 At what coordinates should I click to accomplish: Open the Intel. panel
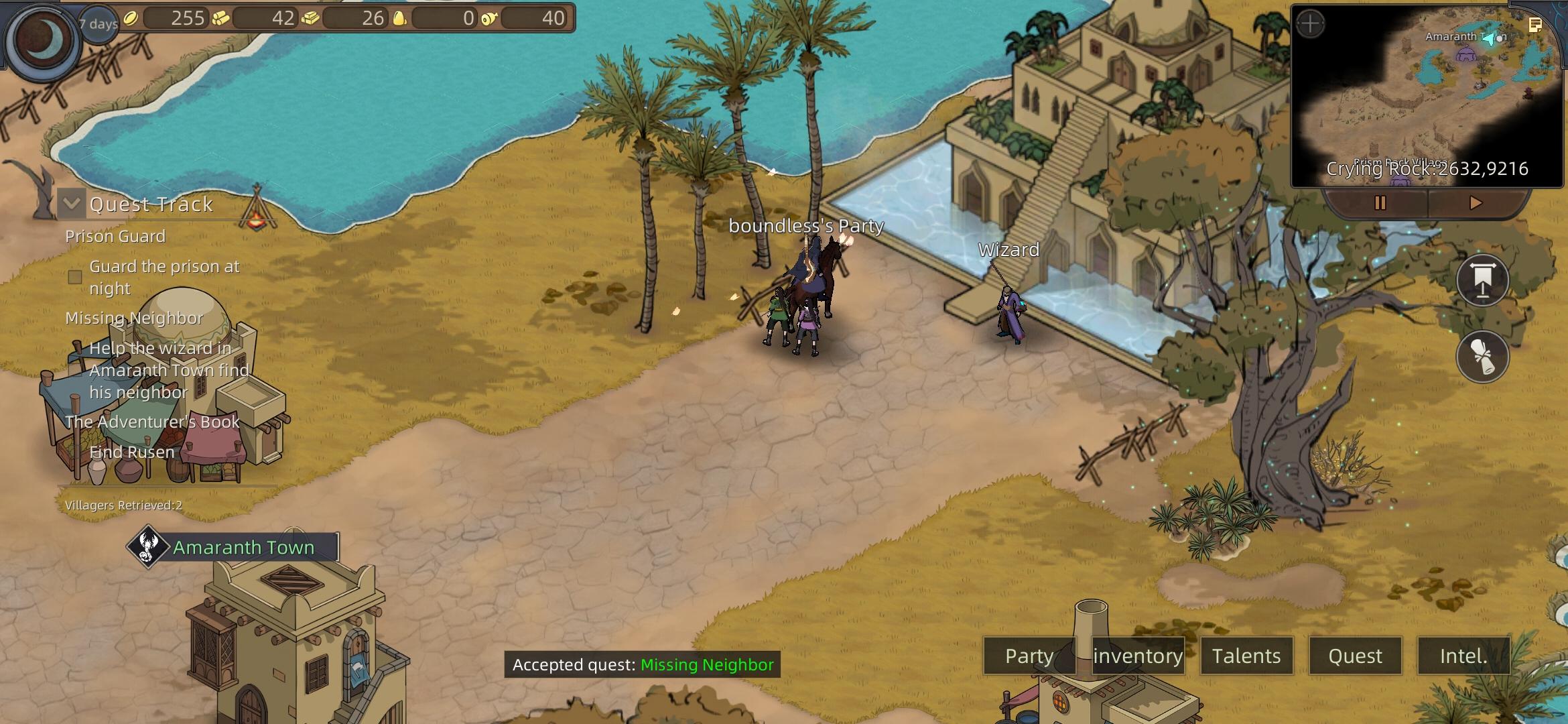(1463, 656)
